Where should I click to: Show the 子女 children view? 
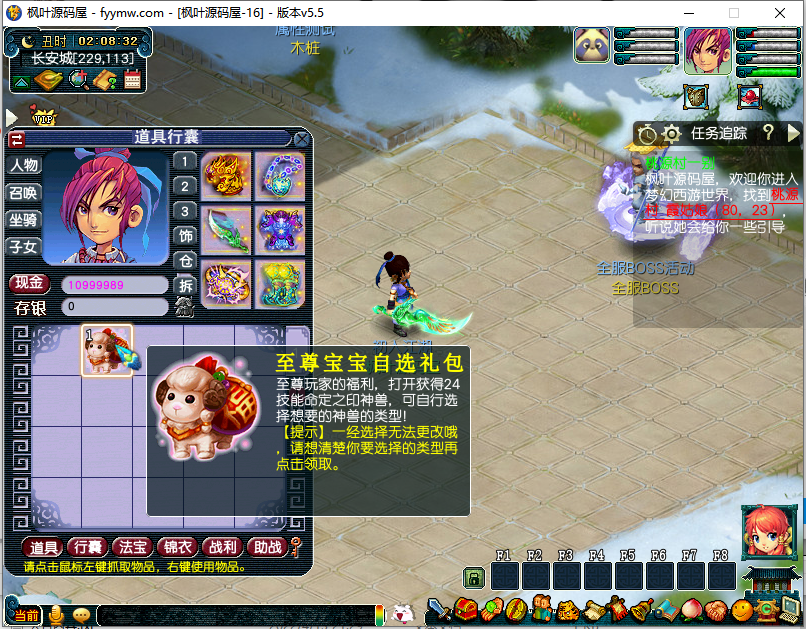[23, 246]
